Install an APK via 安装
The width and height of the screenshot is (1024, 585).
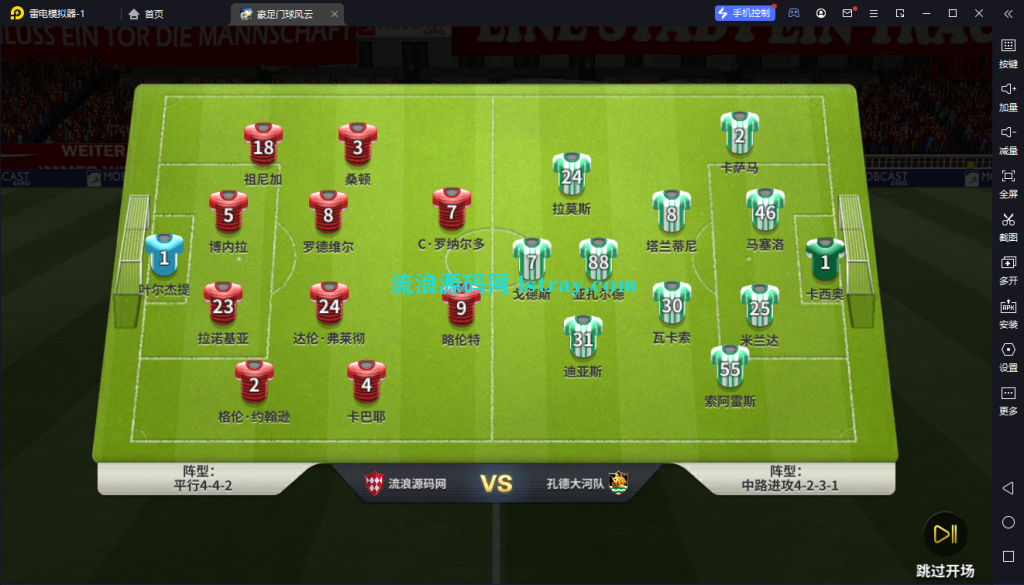1008,311
